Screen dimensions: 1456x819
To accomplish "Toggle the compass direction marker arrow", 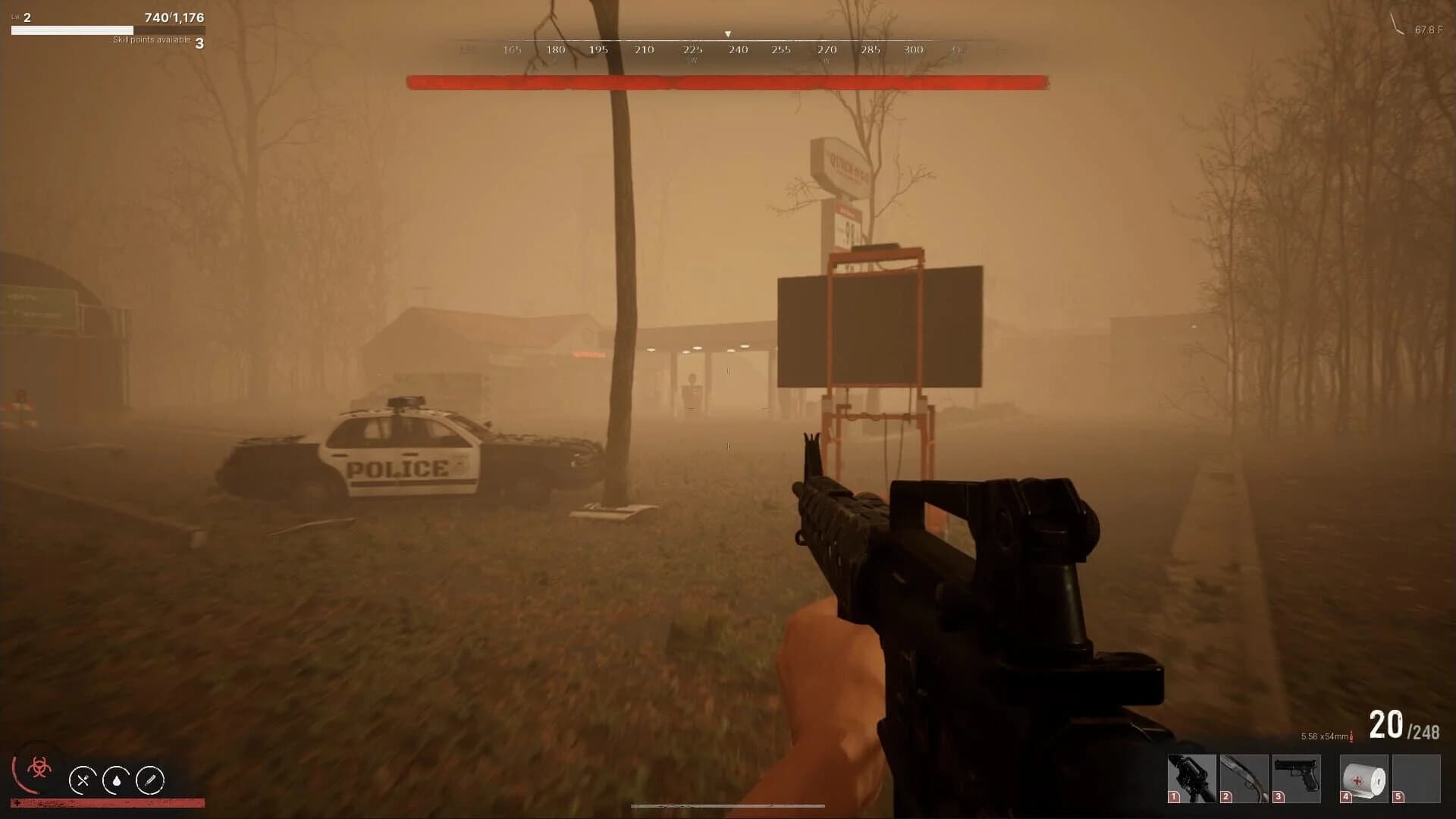I will tap(728, 33).
